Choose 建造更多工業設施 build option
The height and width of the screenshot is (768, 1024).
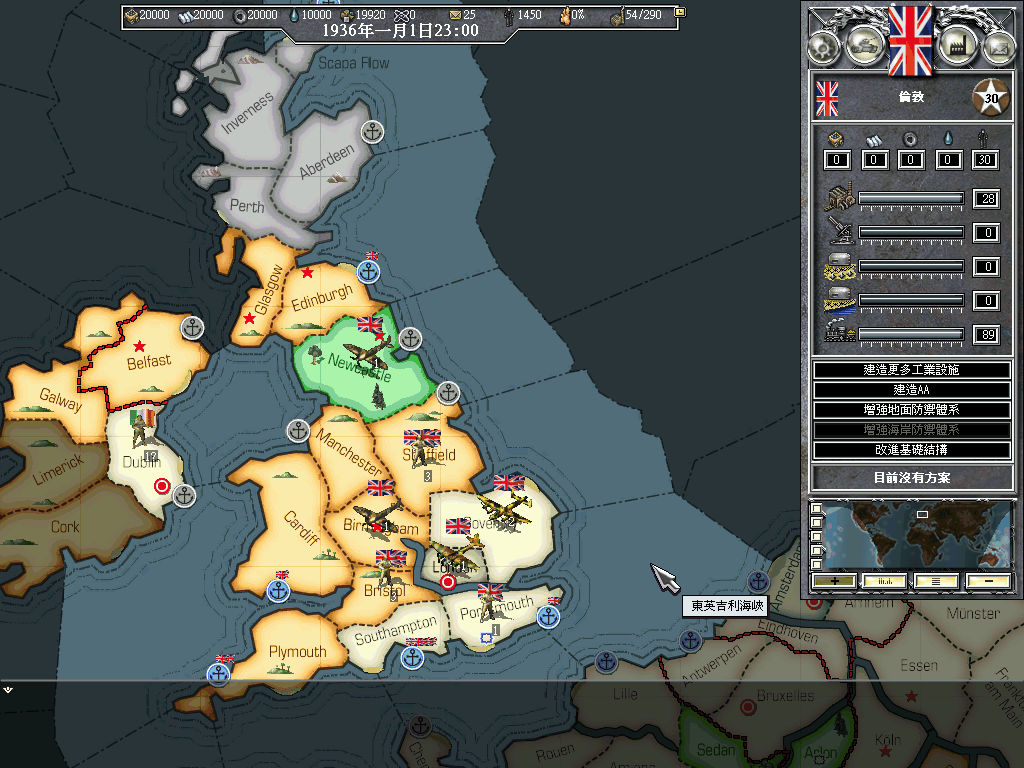pos(911,370)
